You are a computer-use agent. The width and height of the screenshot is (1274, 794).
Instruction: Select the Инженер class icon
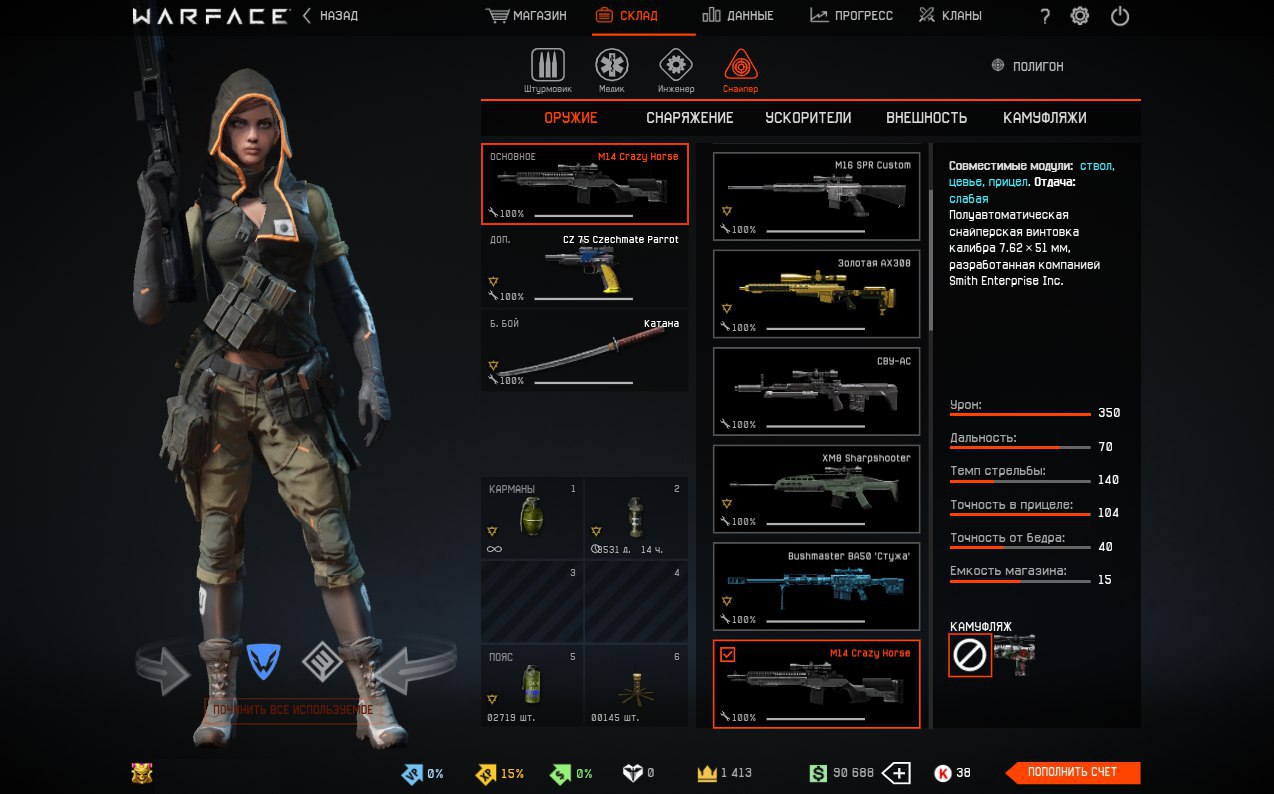pos(676,70)
